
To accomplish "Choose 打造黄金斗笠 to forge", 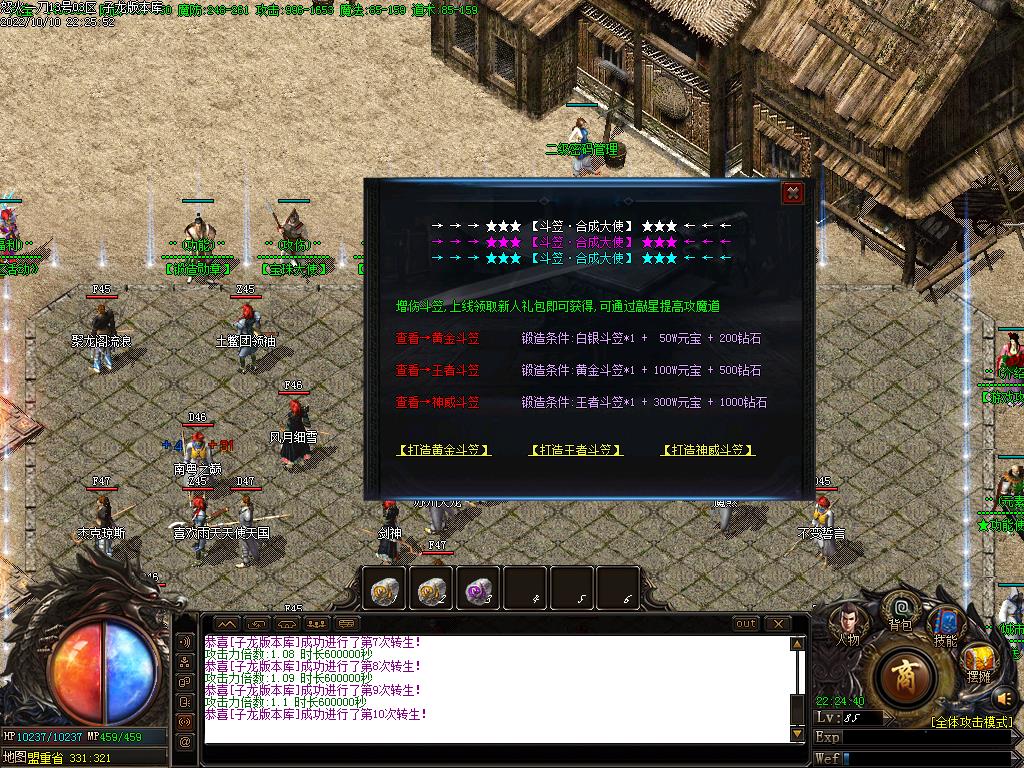I will tap(444, 450).
